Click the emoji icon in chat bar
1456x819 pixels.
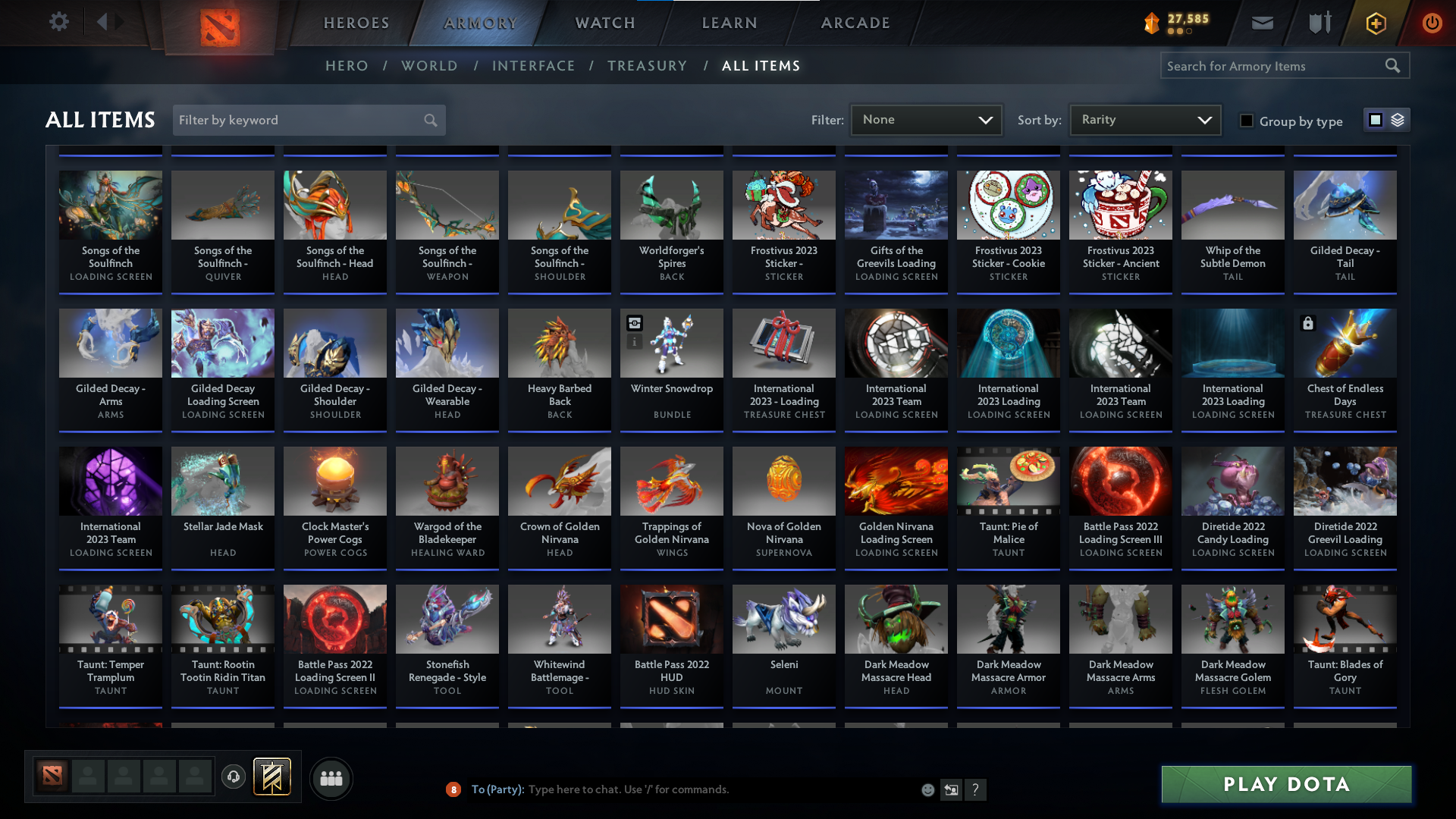(927, 789)
